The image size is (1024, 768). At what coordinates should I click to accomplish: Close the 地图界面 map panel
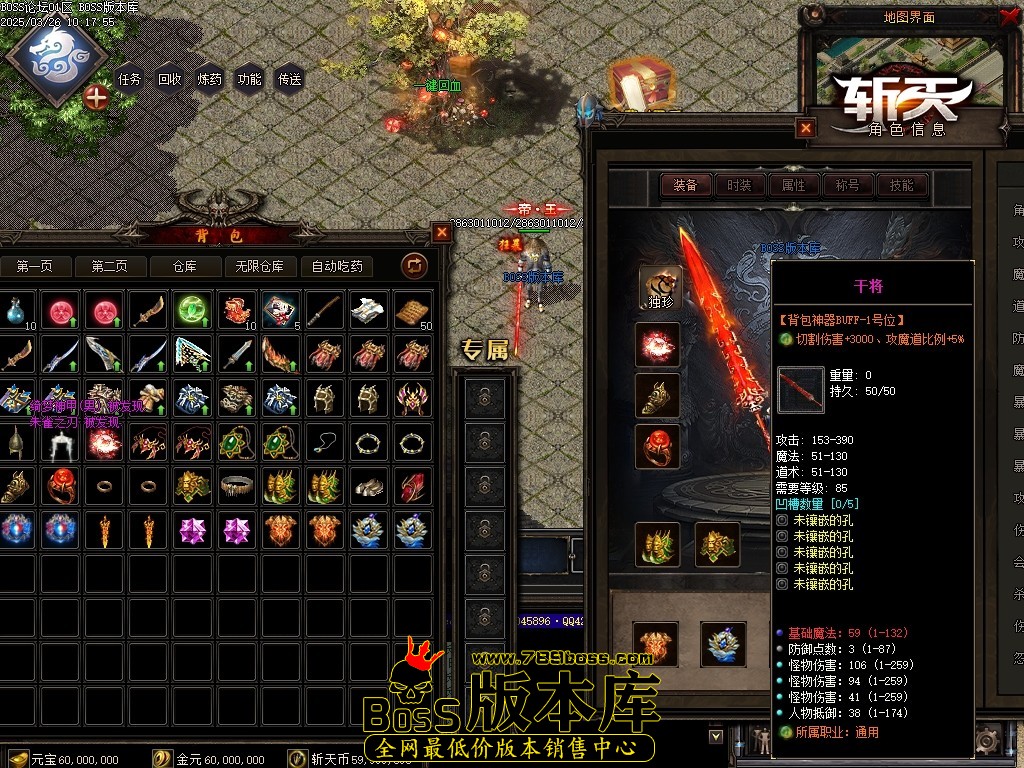click(x=1007, y=17)
